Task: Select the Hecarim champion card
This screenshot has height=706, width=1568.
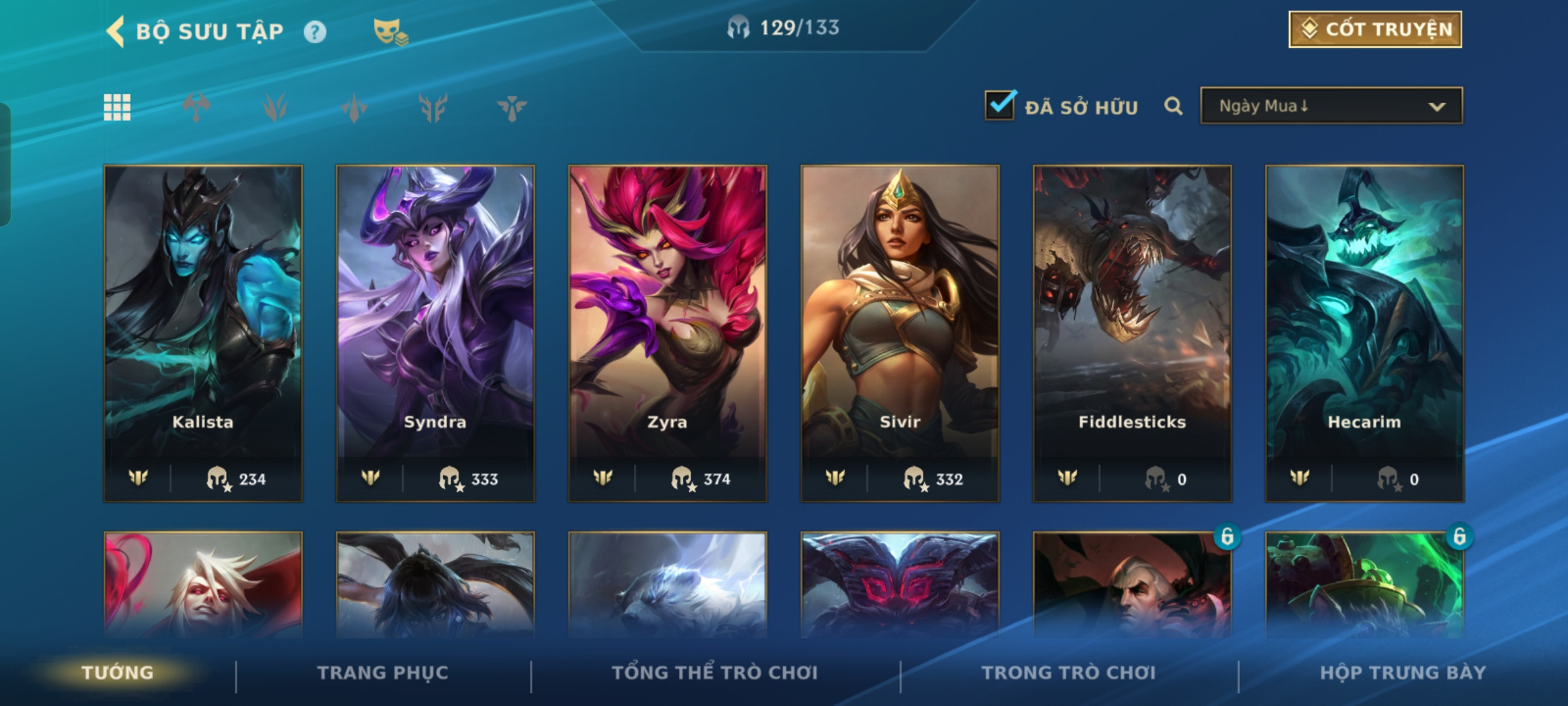Action: (x=1364, y=333)
